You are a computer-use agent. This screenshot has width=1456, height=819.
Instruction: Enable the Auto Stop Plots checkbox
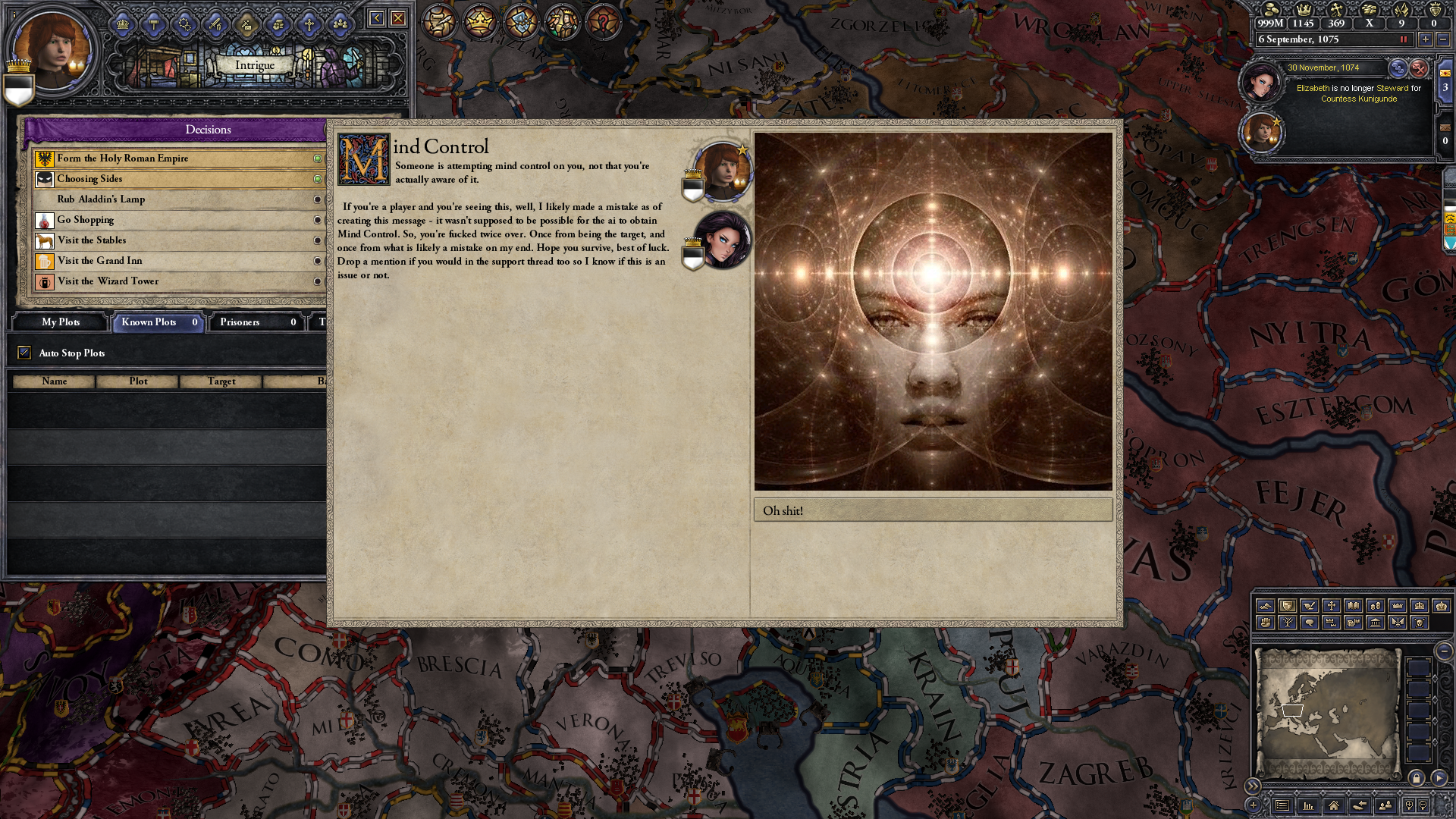click(x=24, y=353)
